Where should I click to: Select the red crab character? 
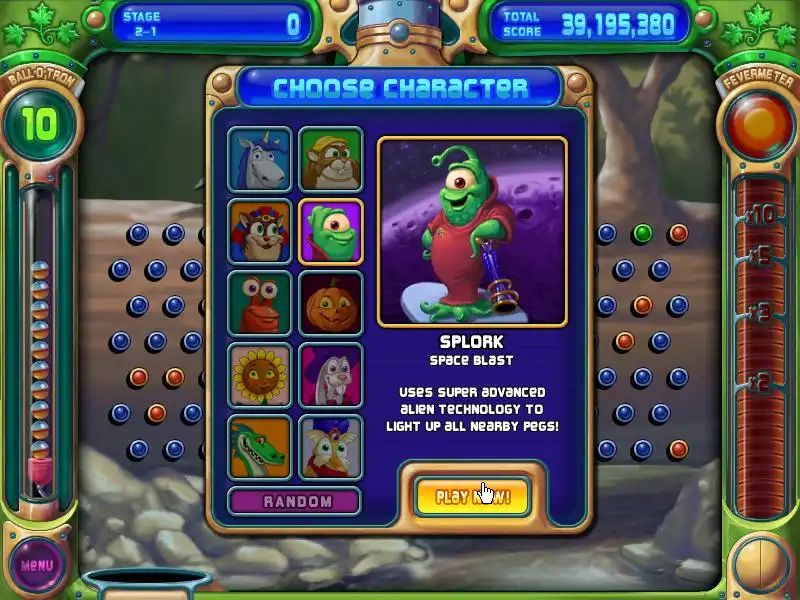259,303
